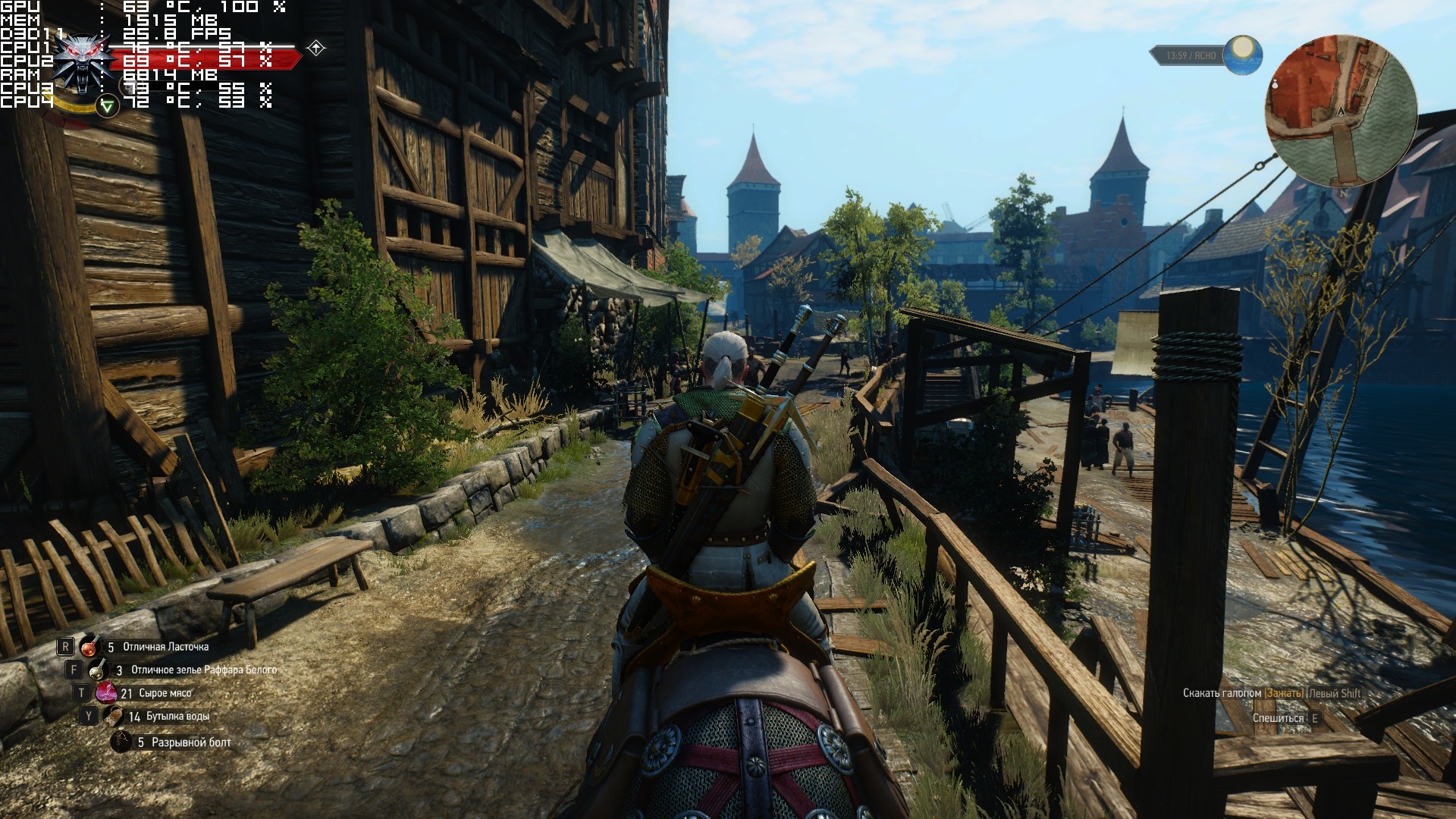Activate the green triangle sign icon
1456x819 pixels.
tap(108, 106)
